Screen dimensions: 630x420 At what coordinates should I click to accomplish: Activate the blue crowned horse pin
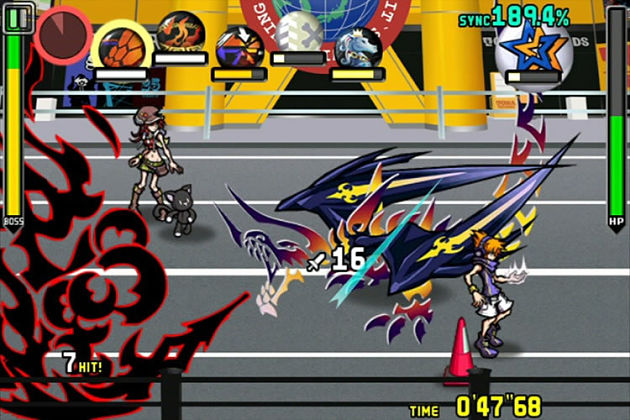(x=358, y=46)
